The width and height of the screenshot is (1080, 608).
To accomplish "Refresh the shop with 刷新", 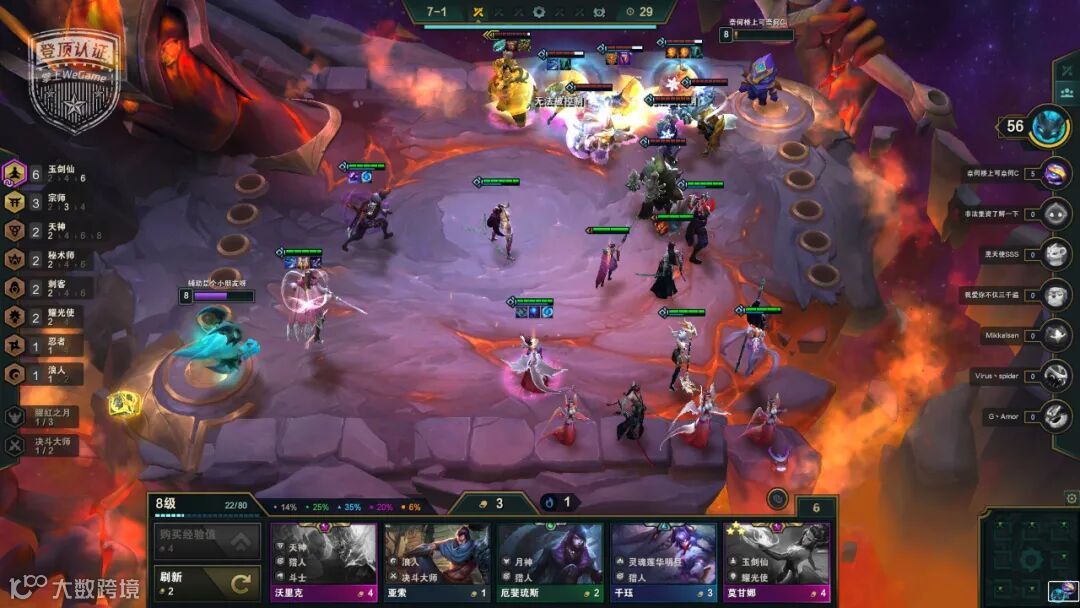I will tap(207, 583).
